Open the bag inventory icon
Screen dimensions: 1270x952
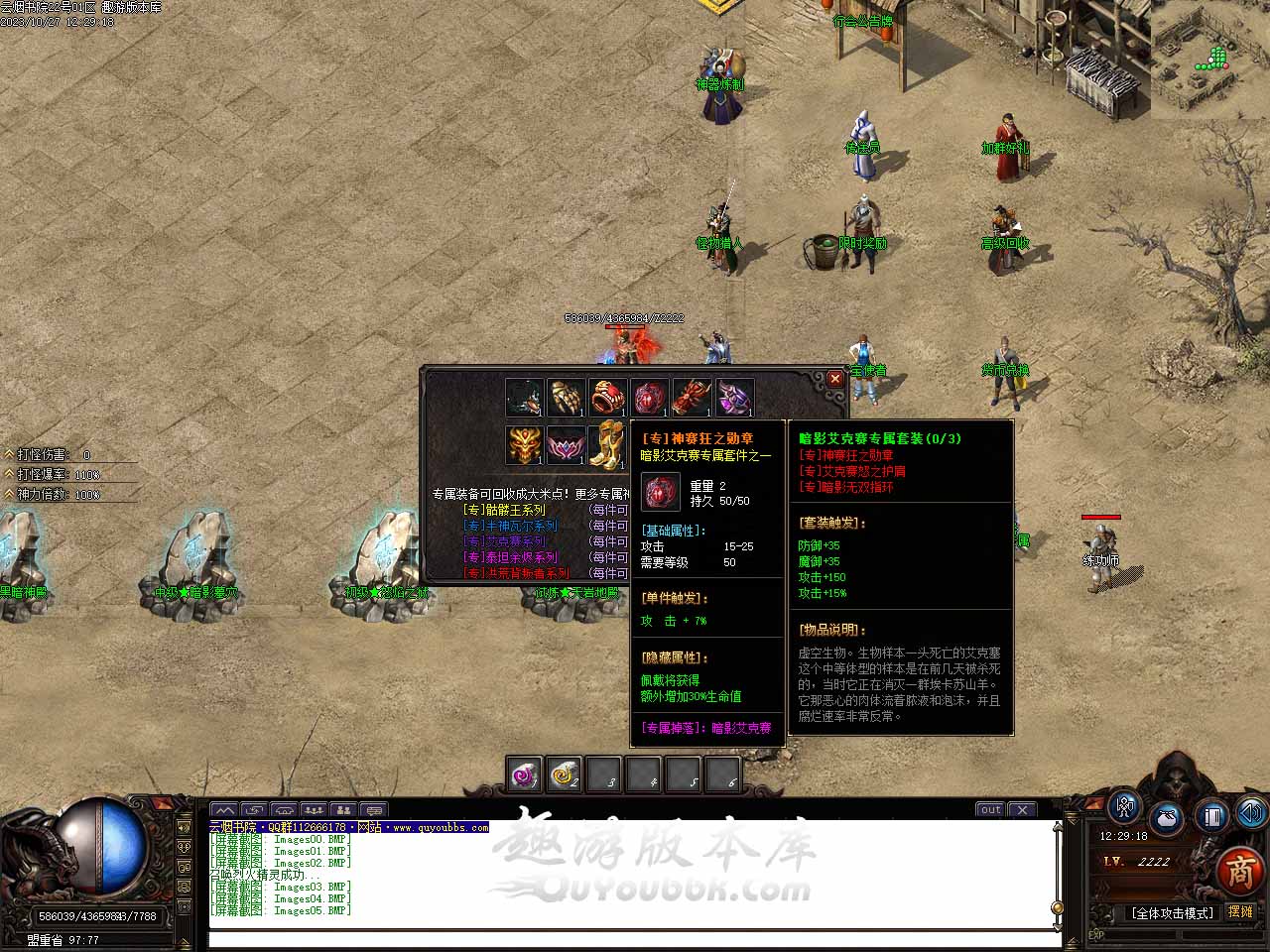pyautogui.click(x=1167, y=819)
